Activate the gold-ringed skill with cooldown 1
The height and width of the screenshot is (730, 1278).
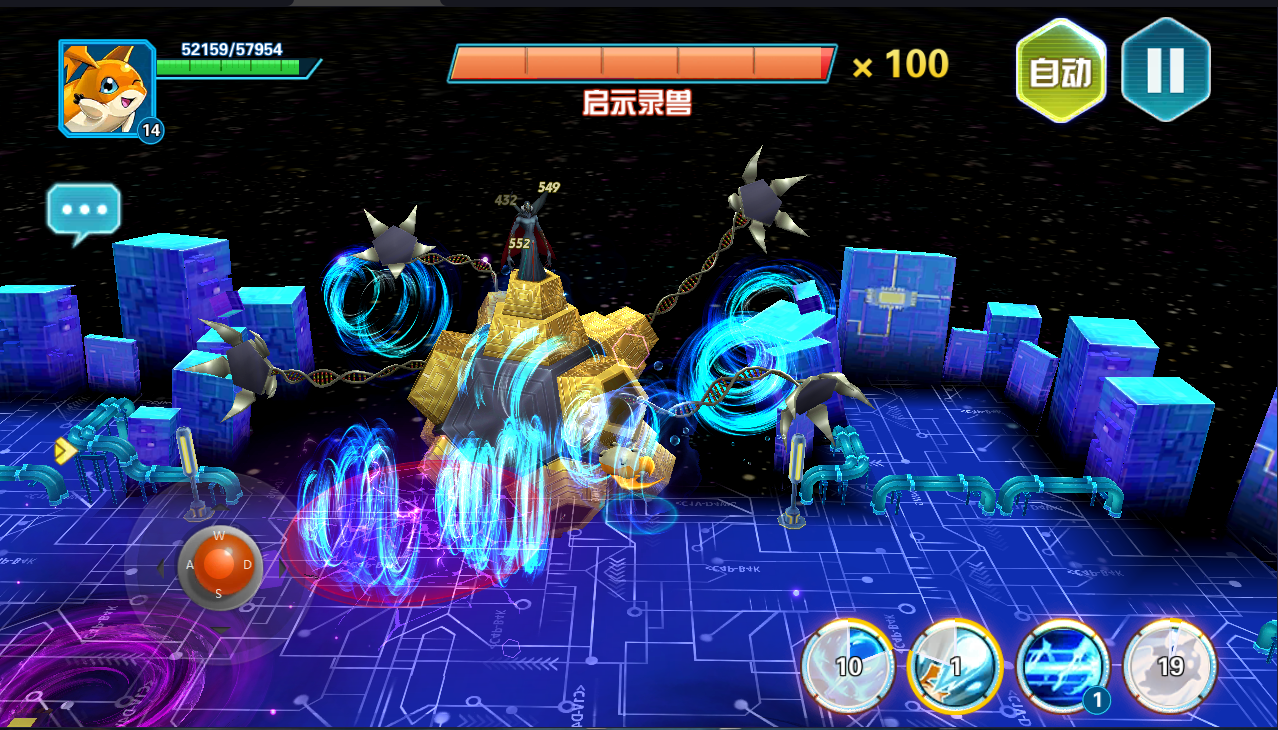(954, 665)
